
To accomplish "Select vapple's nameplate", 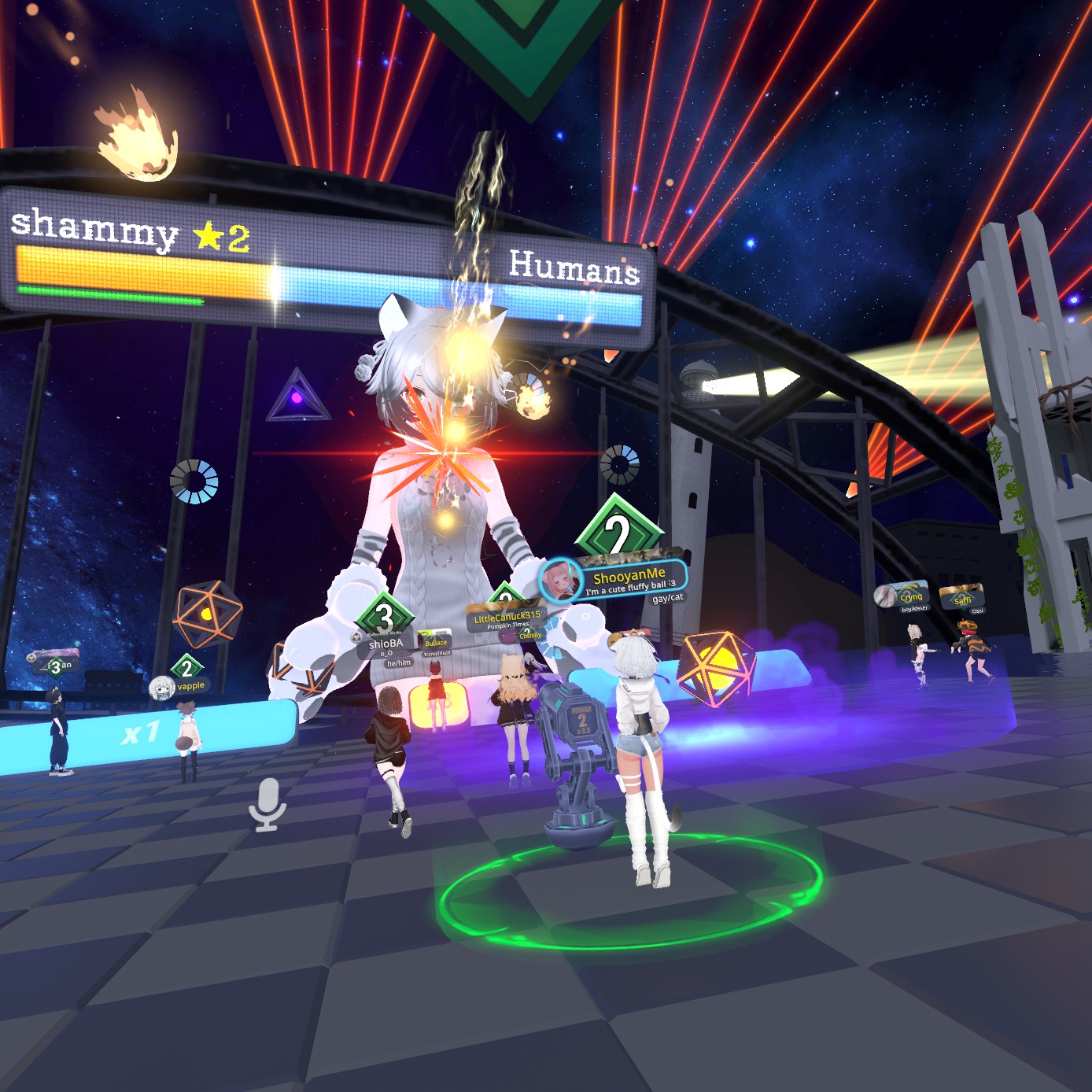I will [x=190, y=686].
